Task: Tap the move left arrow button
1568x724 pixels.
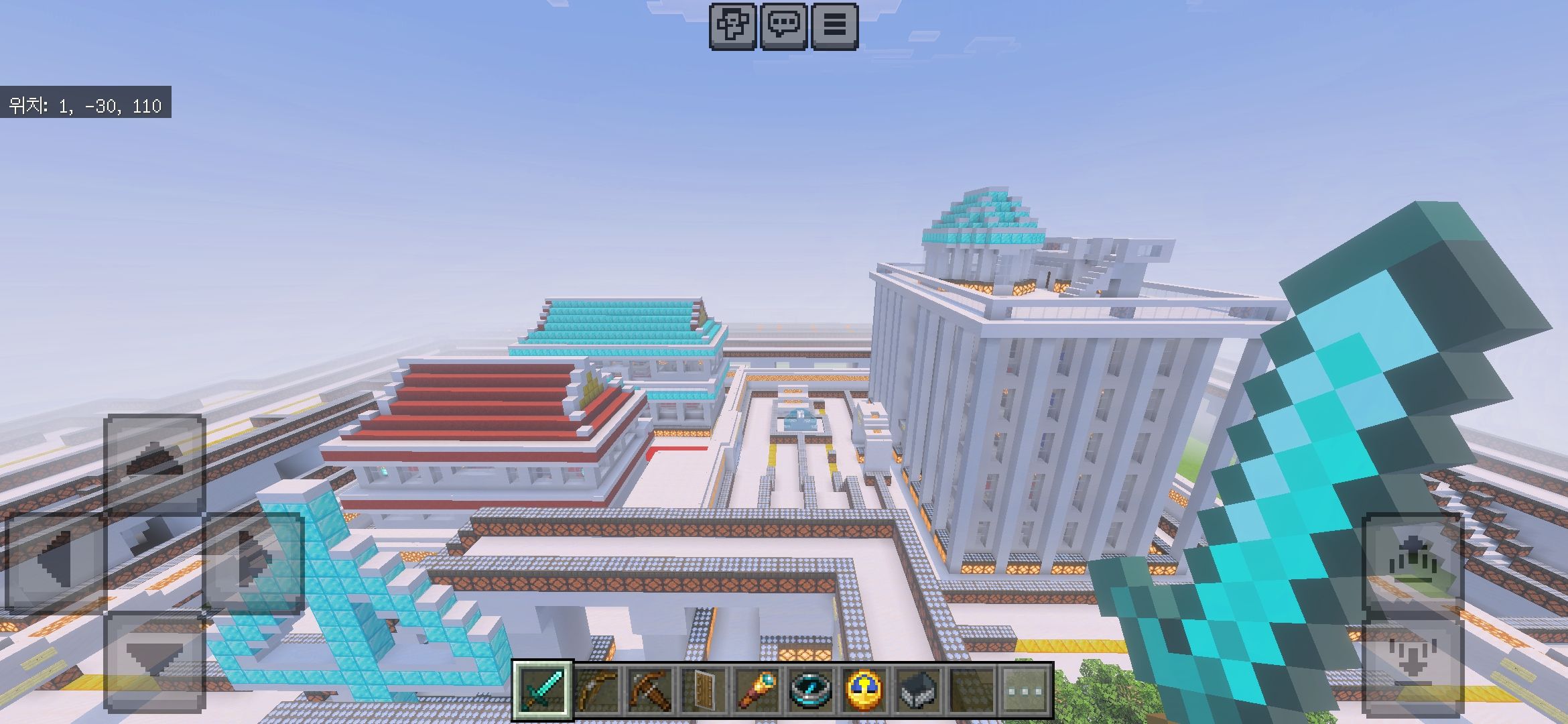Action: click(56, 563)
